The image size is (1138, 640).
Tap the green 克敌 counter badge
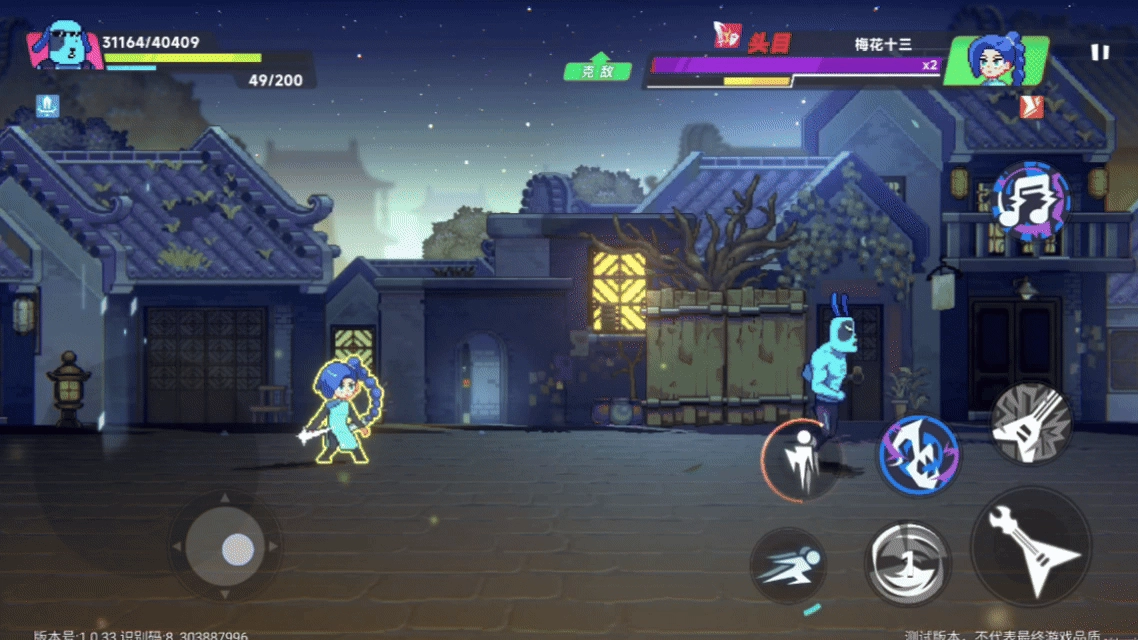tap(598, 70)
